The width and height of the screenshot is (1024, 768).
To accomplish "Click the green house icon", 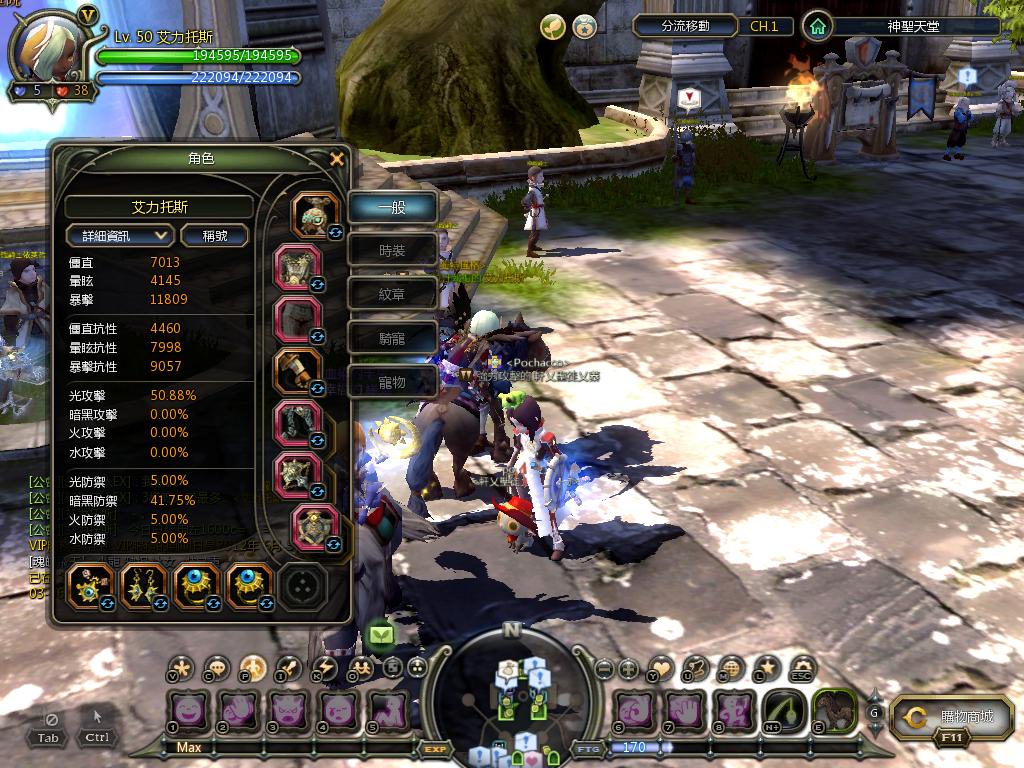I will pyautogui.click(x=818, y=27).
